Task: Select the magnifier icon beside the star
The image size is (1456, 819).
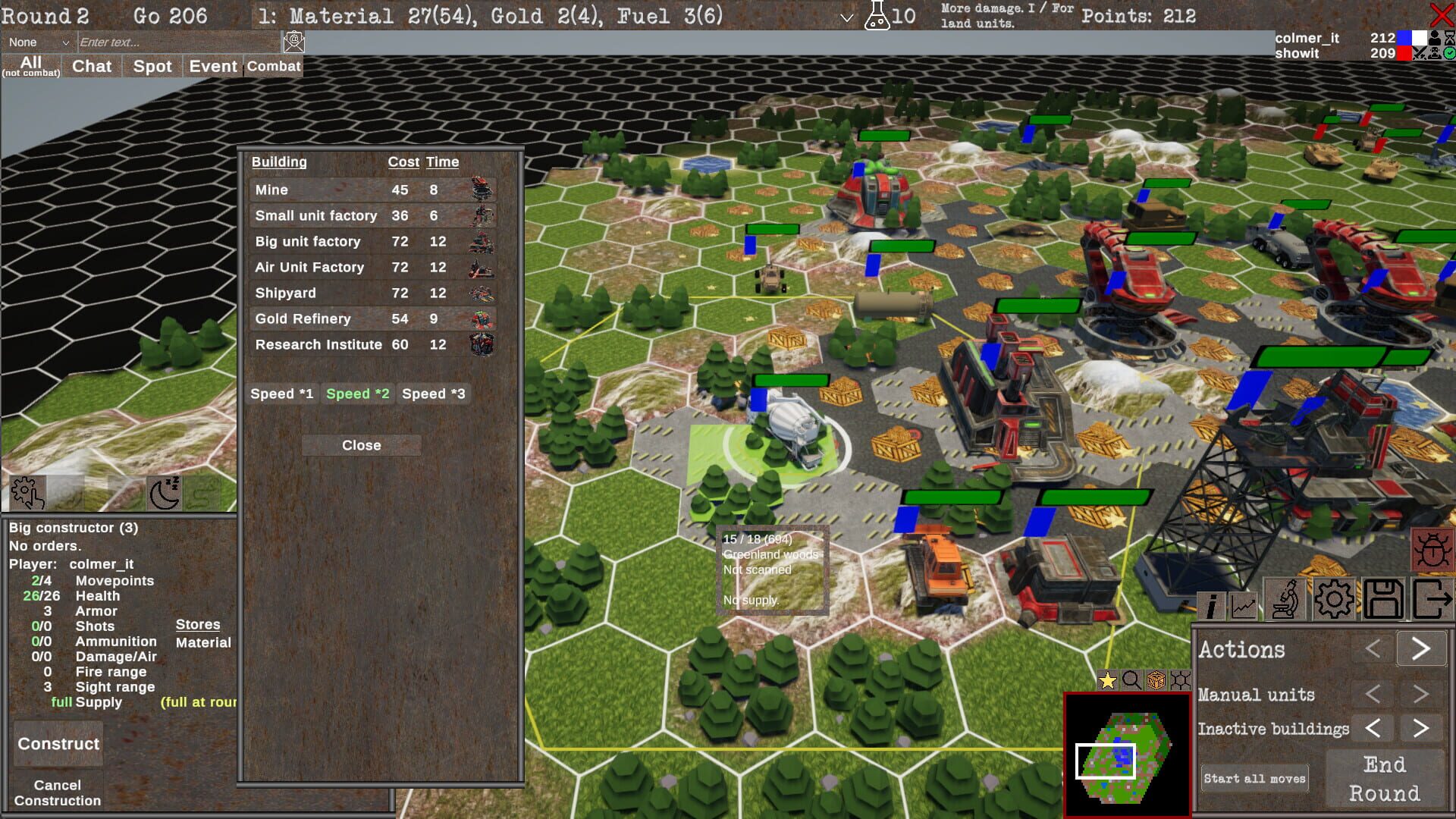Action: tap(1131, 681)
